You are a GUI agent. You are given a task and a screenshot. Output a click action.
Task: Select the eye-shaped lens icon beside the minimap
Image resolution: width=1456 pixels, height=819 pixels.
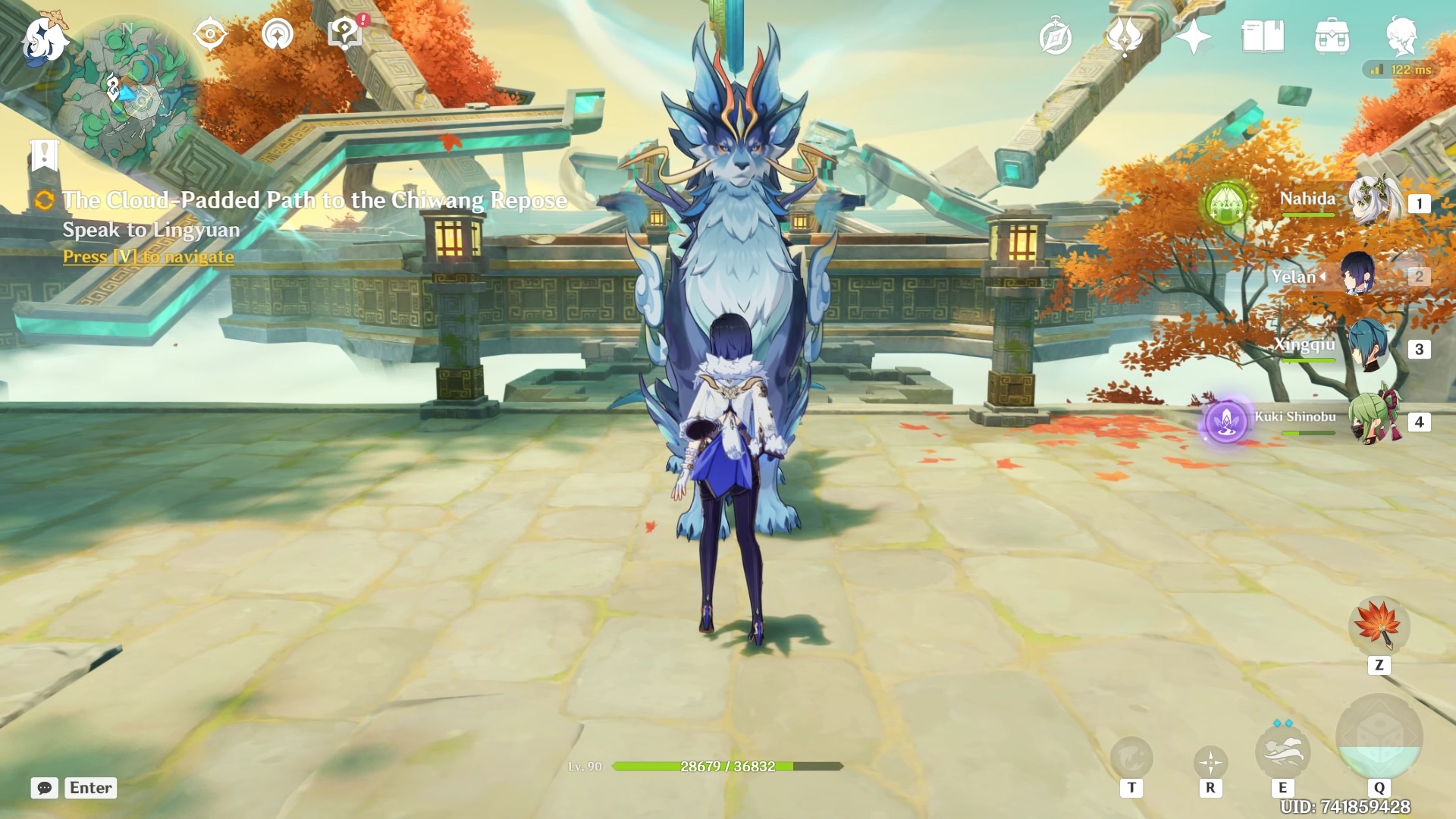(211, 33)
